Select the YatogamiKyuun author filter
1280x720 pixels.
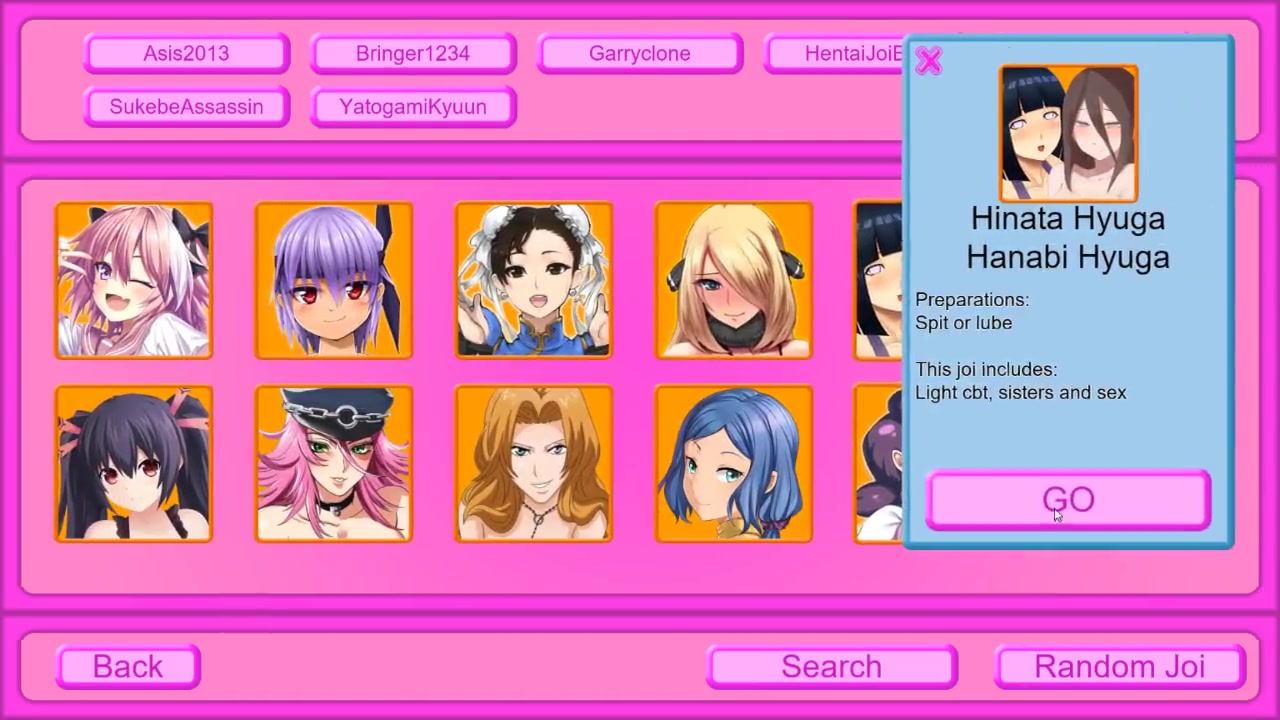click(413, 107)
